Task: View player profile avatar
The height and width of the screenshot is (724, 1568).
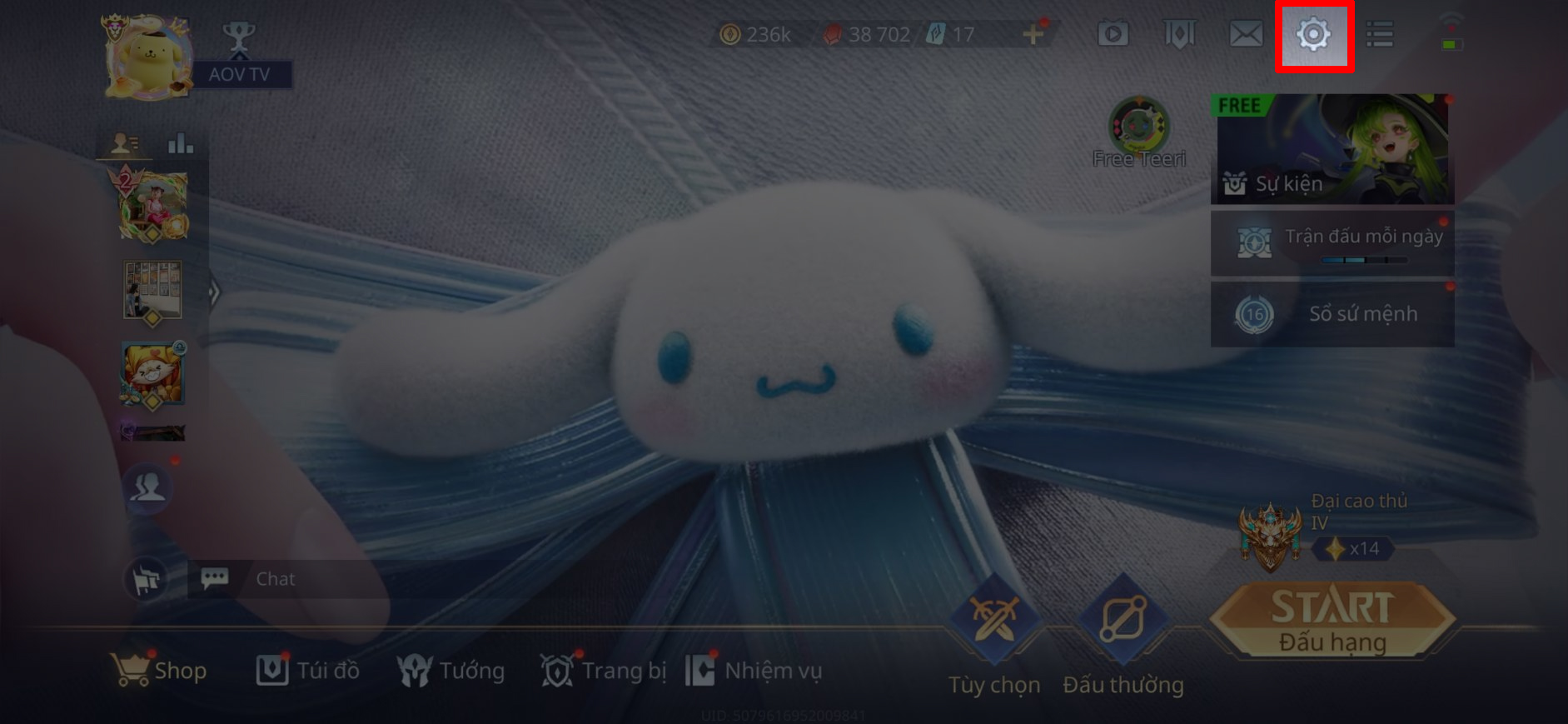Action: 147,56
